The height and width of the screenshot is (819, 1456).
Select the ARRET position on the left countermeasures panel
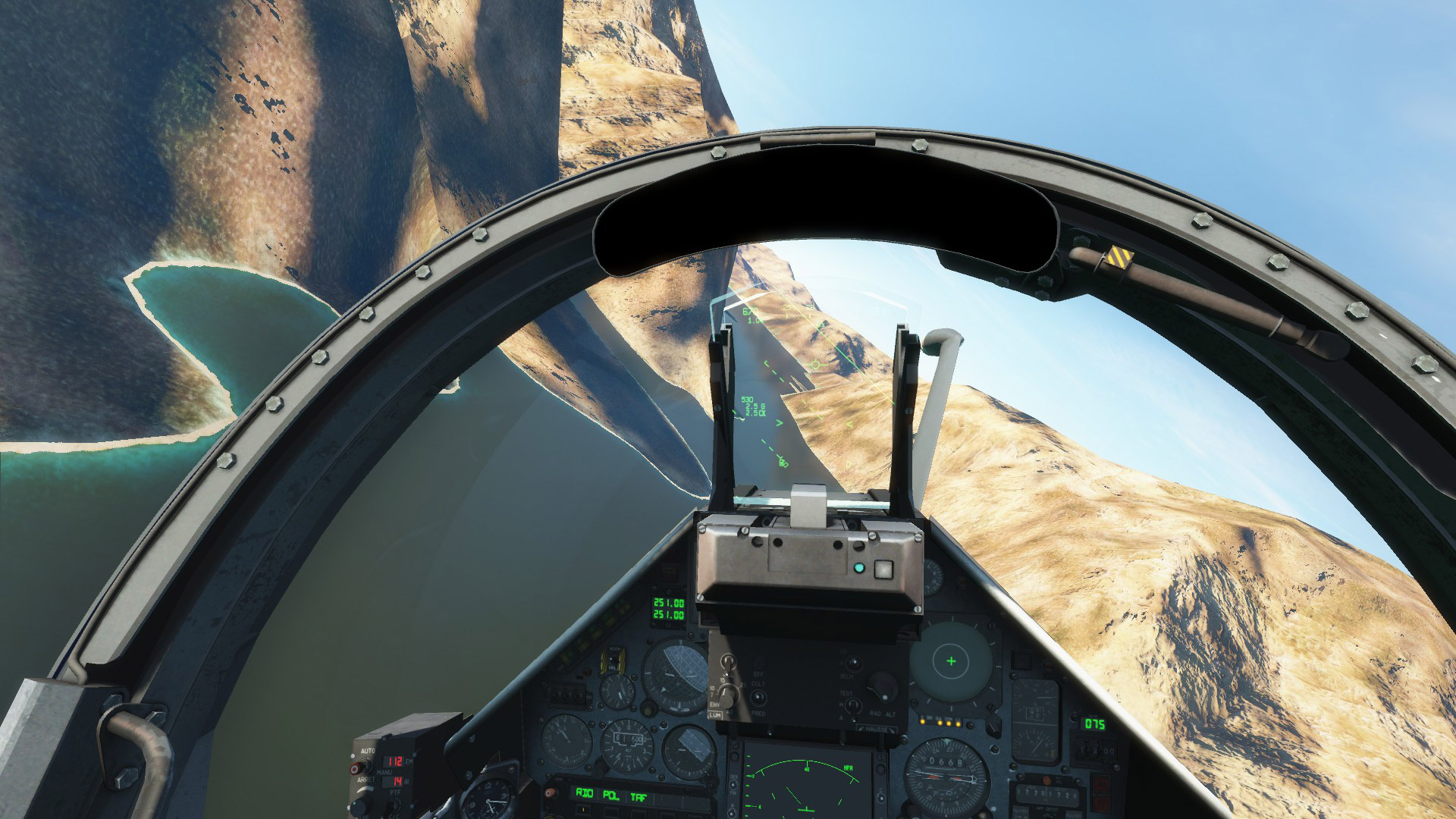366,780
